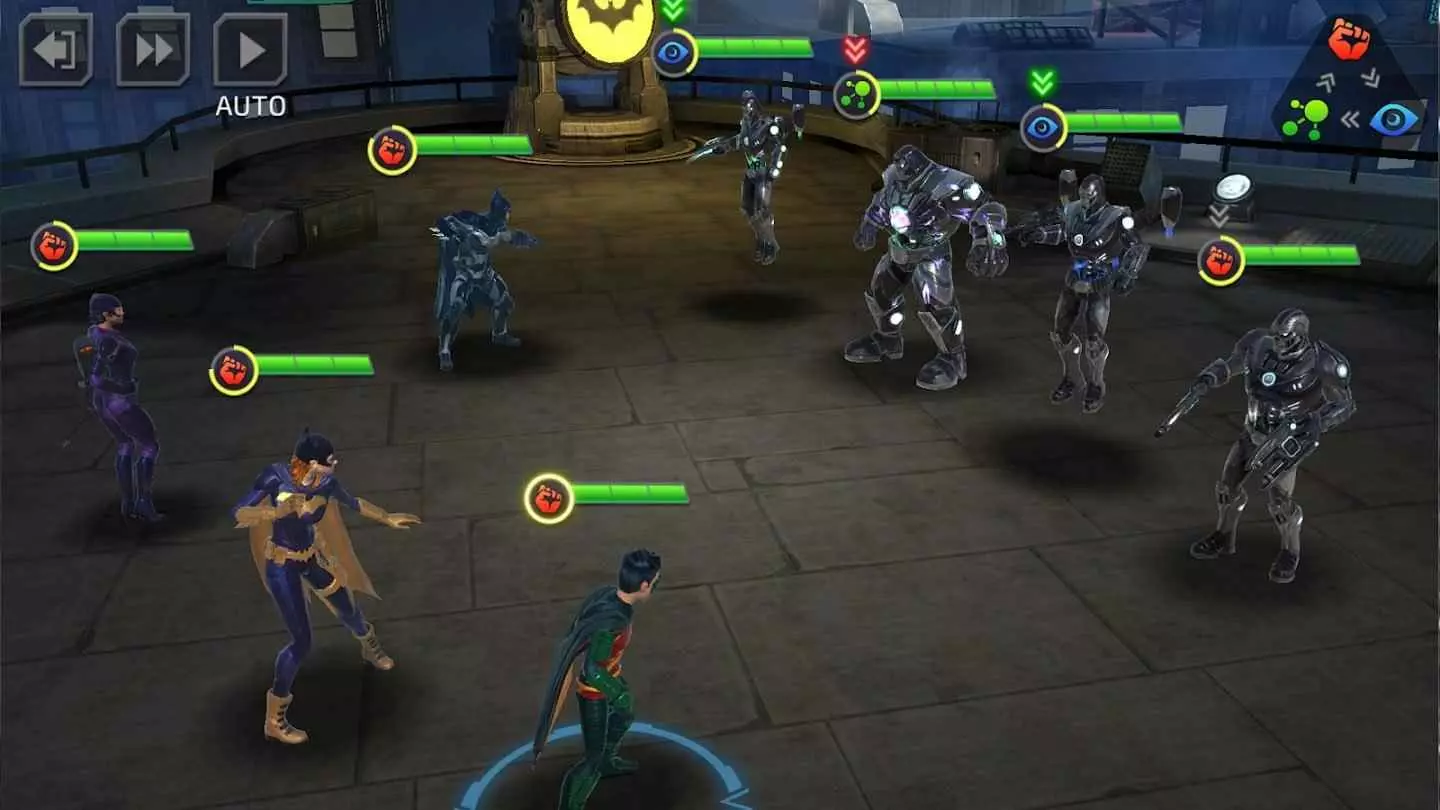Tap the red double chevron above the center enemy

(855, 48)
